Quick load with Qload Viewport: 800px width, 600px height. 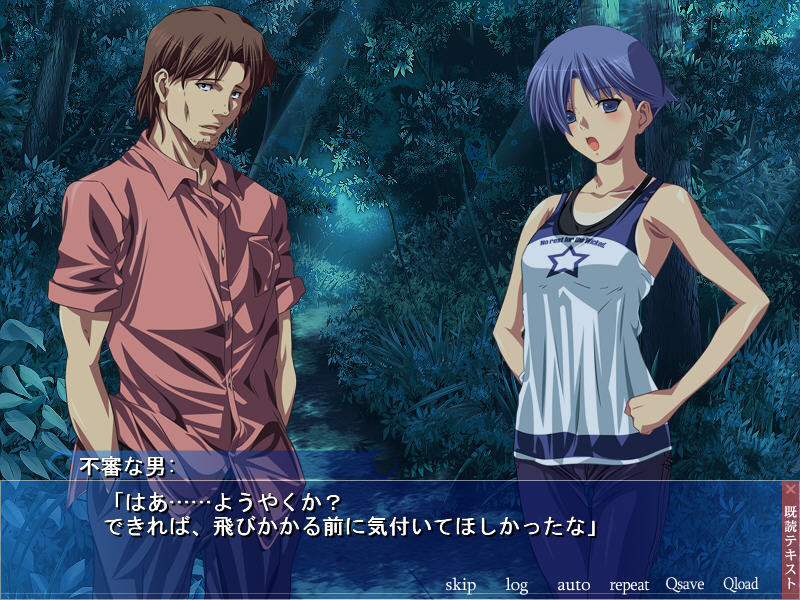[740, 584]
